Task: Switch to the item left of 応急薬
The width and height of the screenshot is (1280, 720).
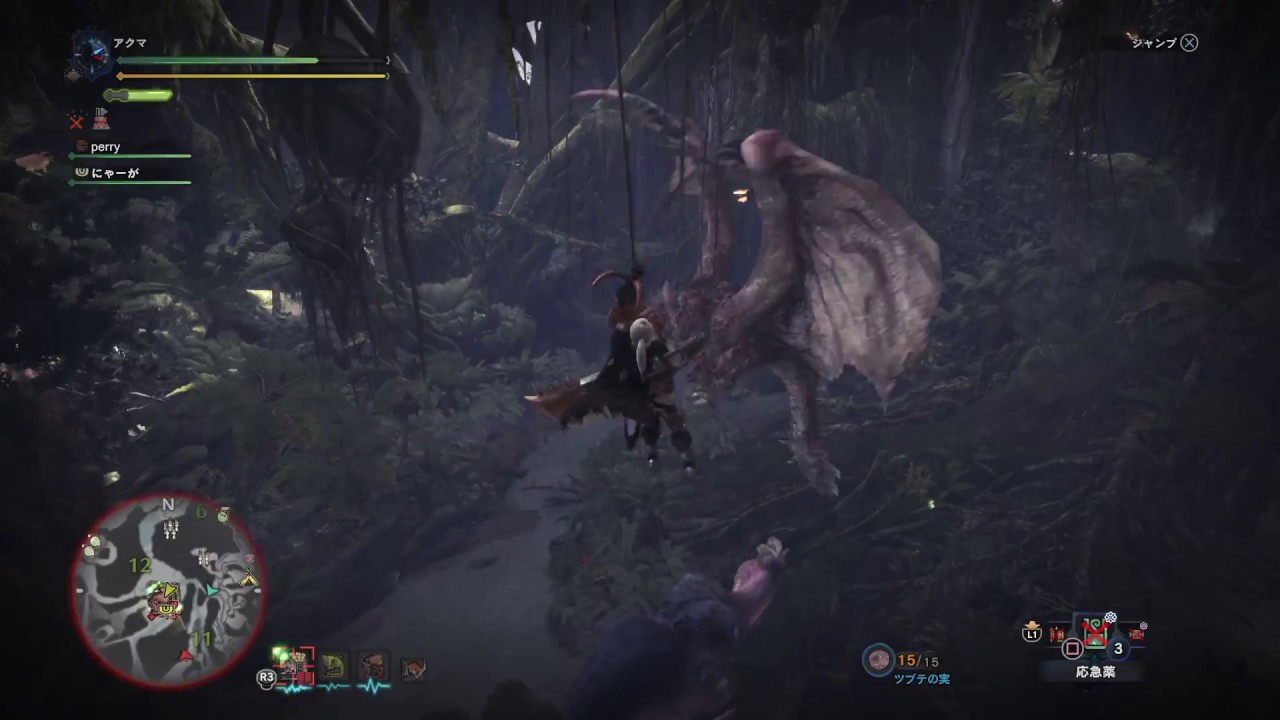Action: [x=1057, y=633]
